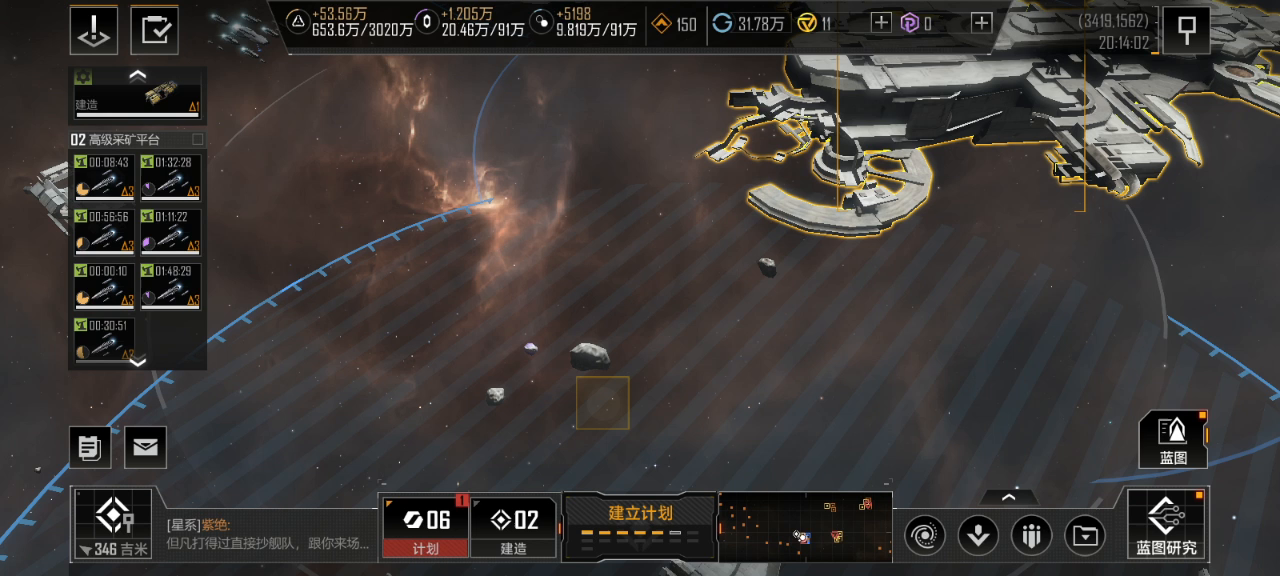The height and width of the screenshot is (576, 1280).
Task: Open the map pin marker button
Action: (1186, 30)
